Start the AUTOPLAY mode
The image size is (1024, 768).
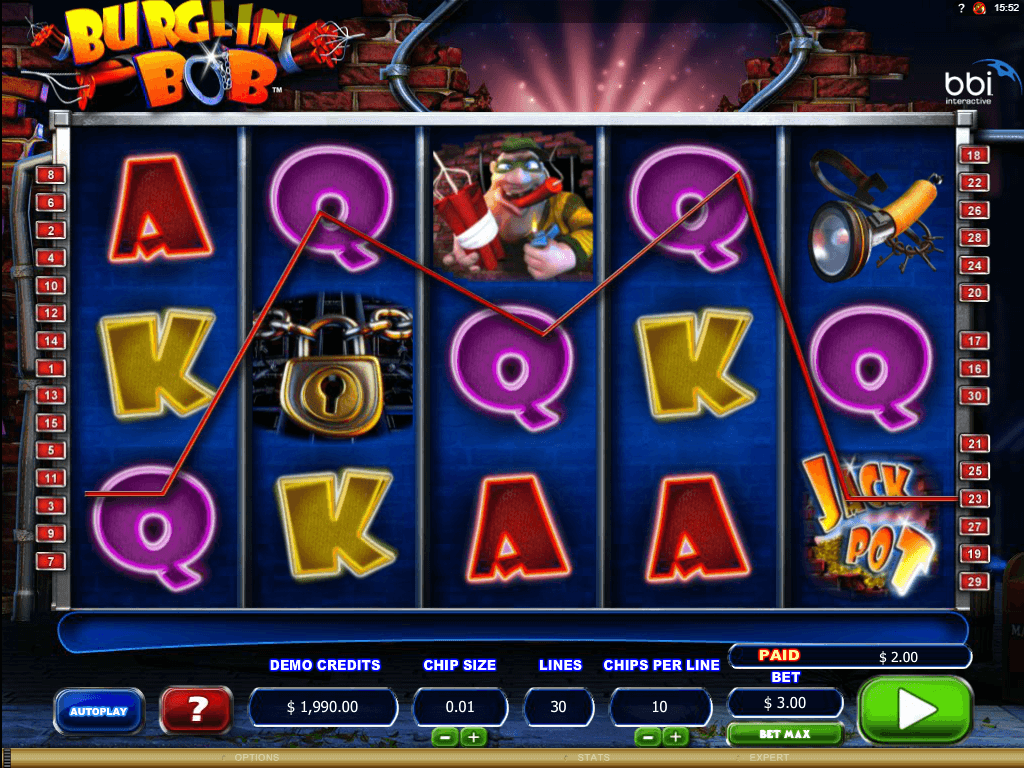coord(98,711)
